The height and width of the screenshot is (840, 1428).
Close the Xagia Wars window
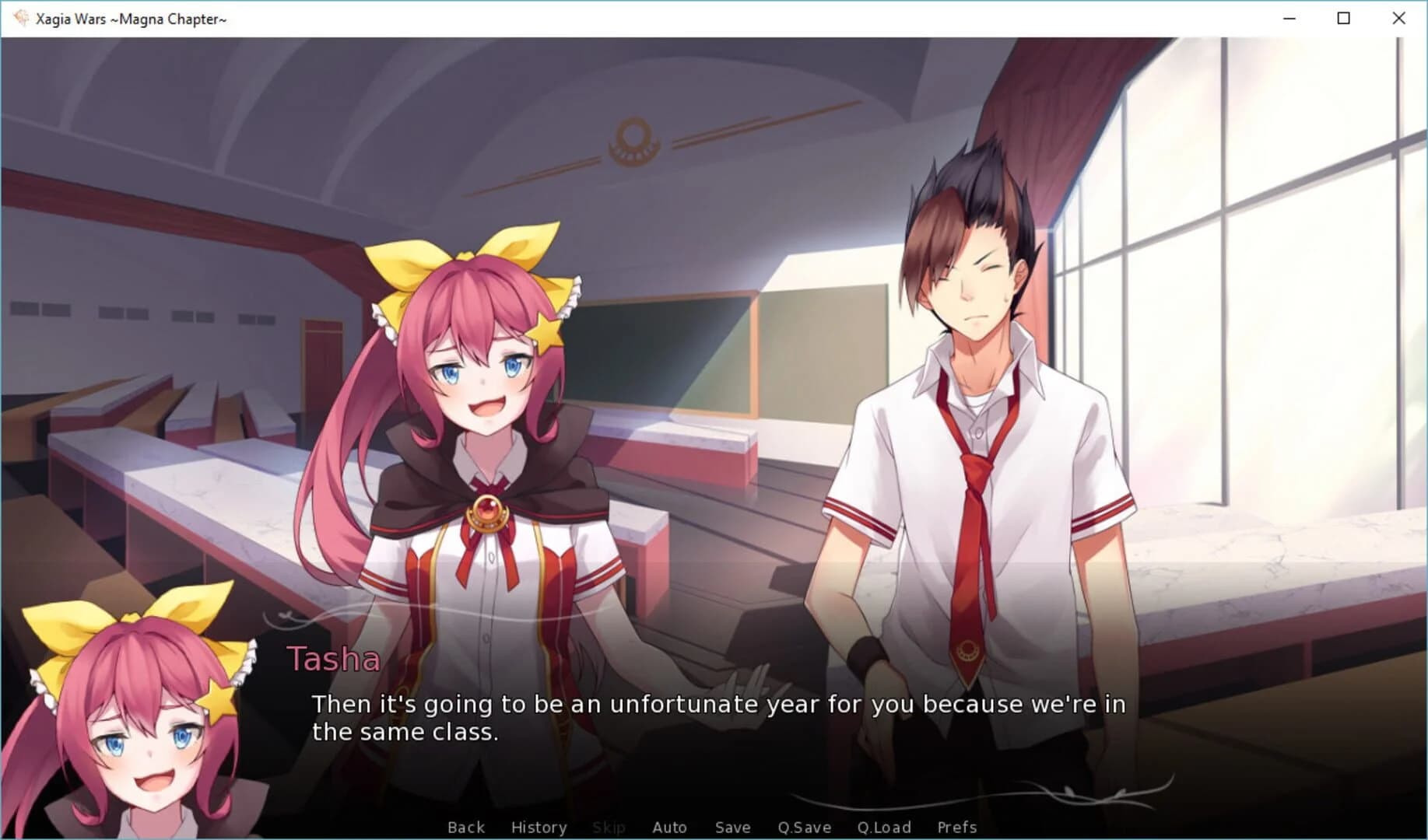1399,18
